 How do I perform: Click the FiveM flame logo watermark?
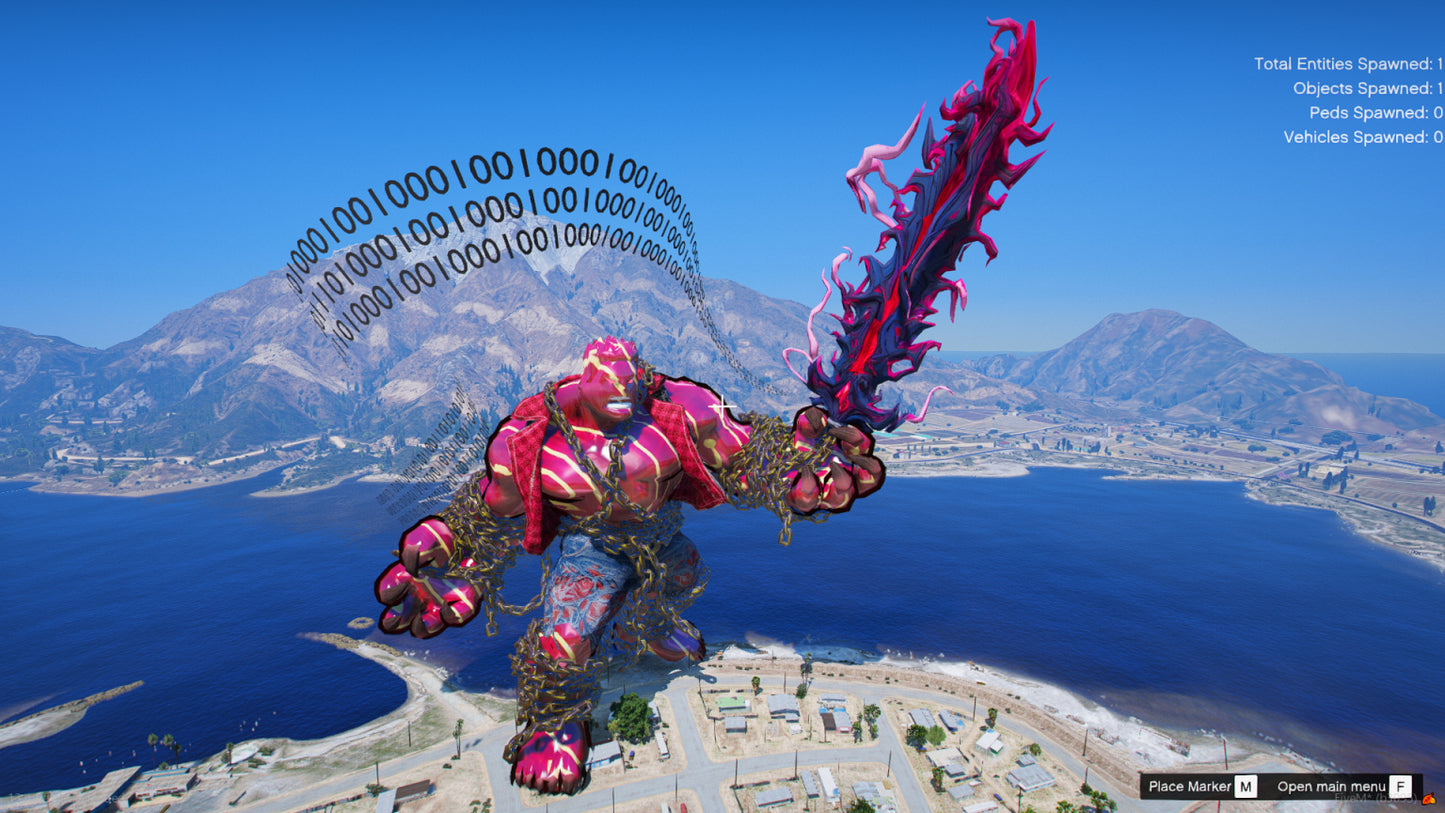[x=1430, y=799]
